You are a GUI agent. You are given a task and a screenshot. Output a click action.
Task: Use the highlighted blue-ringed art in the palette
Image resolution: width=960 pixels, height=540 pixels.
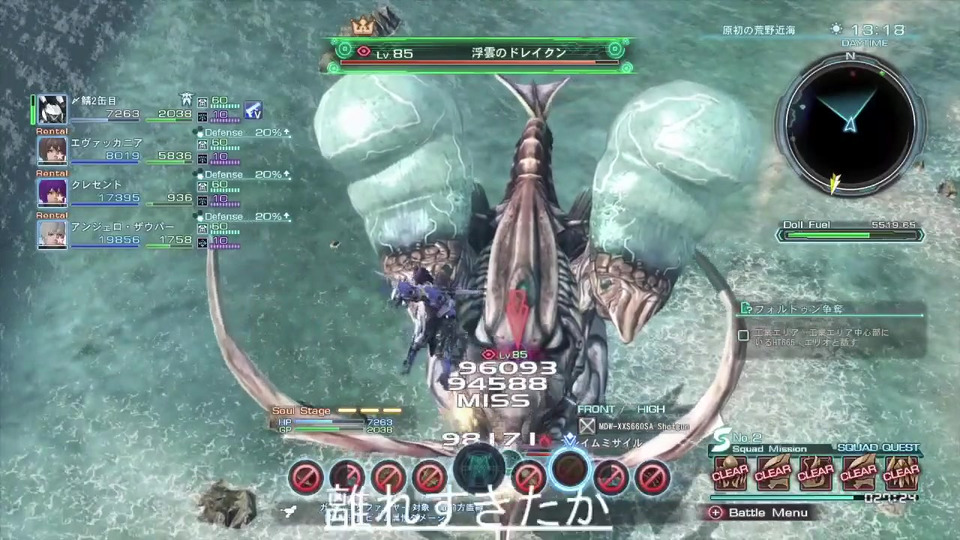pos(569,468)
